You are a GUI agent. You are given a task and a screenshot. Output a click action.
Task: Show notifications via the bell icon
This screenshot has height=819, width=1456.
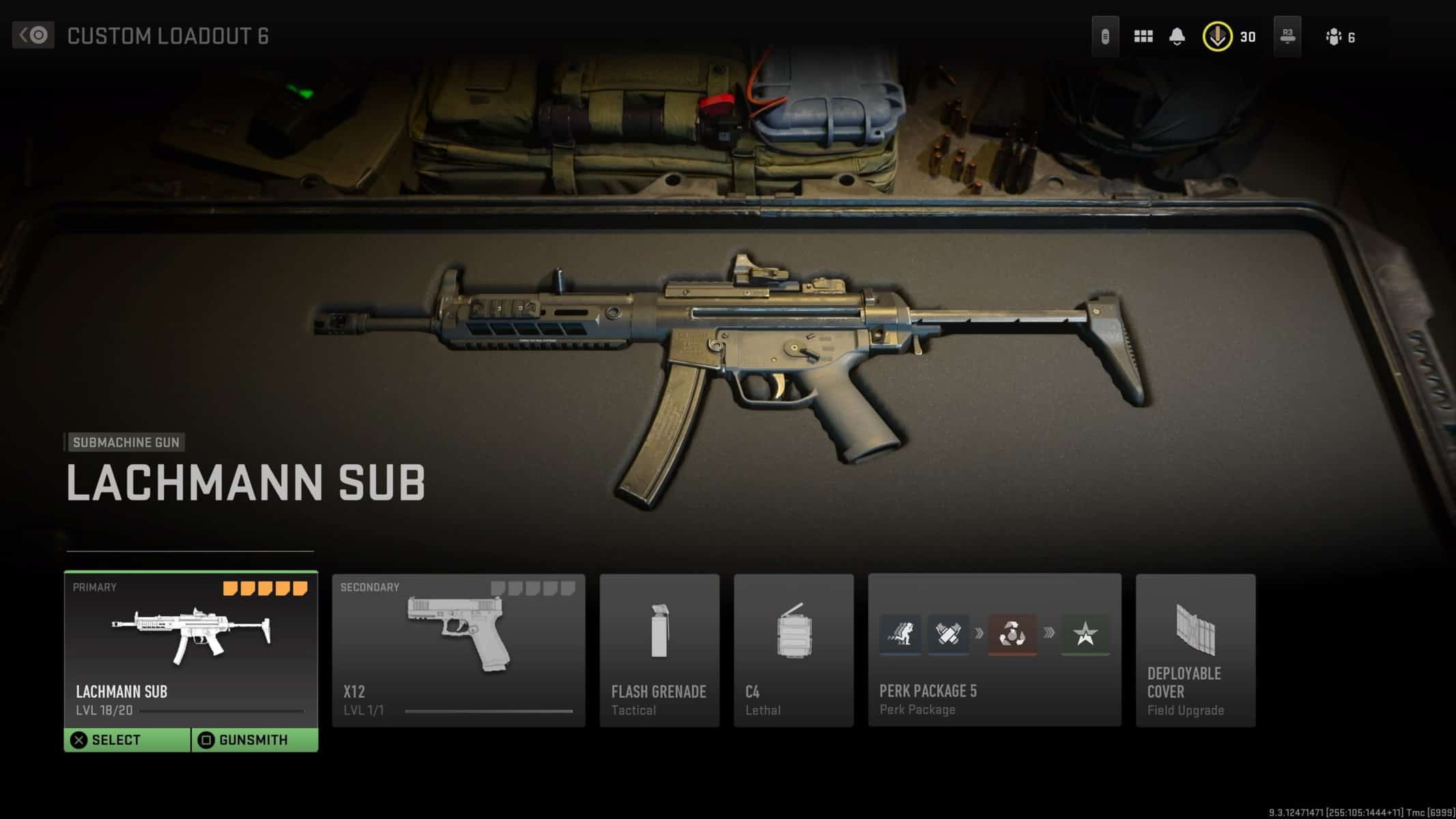1177,37
